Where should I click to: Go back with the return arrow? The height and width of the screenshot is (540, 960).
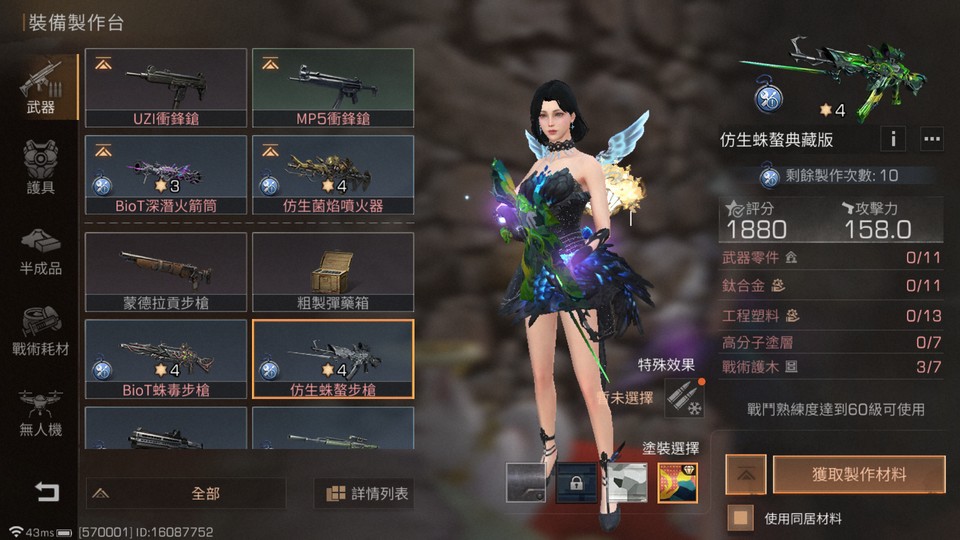(46, 491)
